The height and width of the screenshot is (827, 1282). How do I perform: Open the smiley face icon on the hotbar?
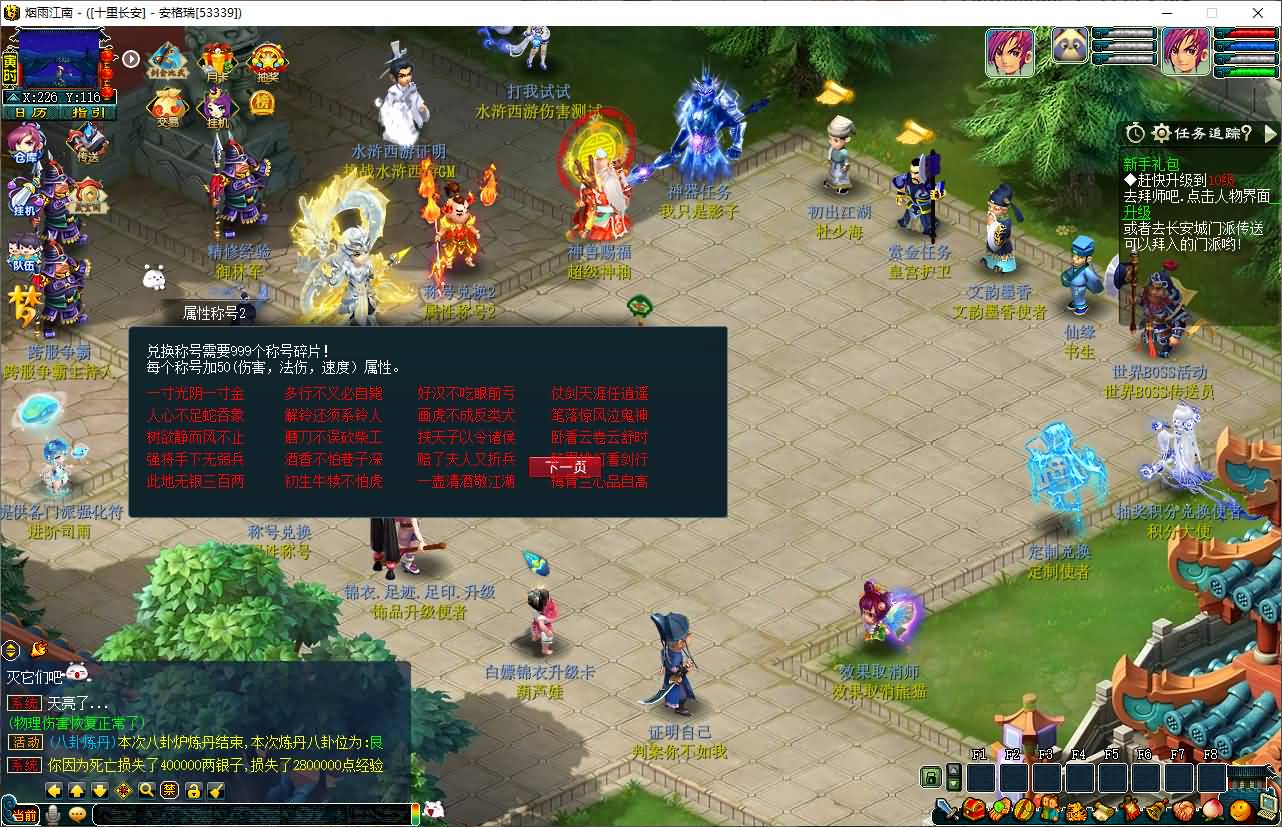click(1239, 810)
